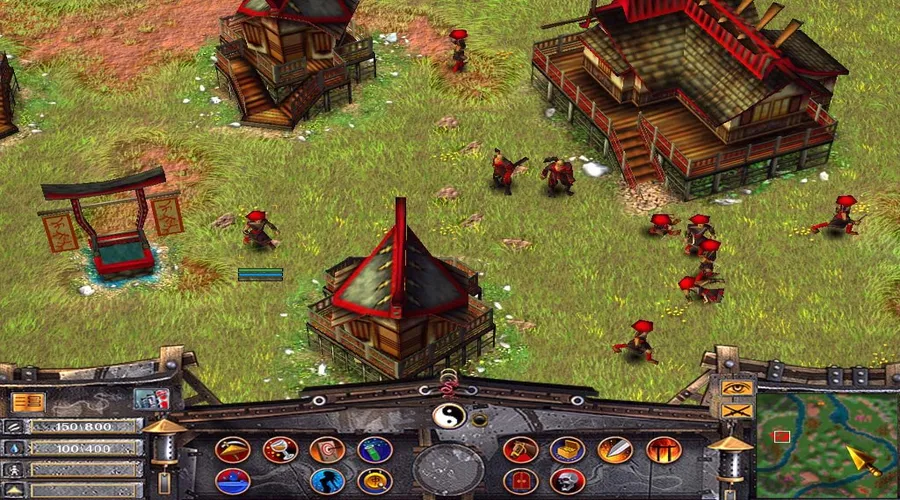
Task: Choose the red torii gate icon
Action: point(663,450)
